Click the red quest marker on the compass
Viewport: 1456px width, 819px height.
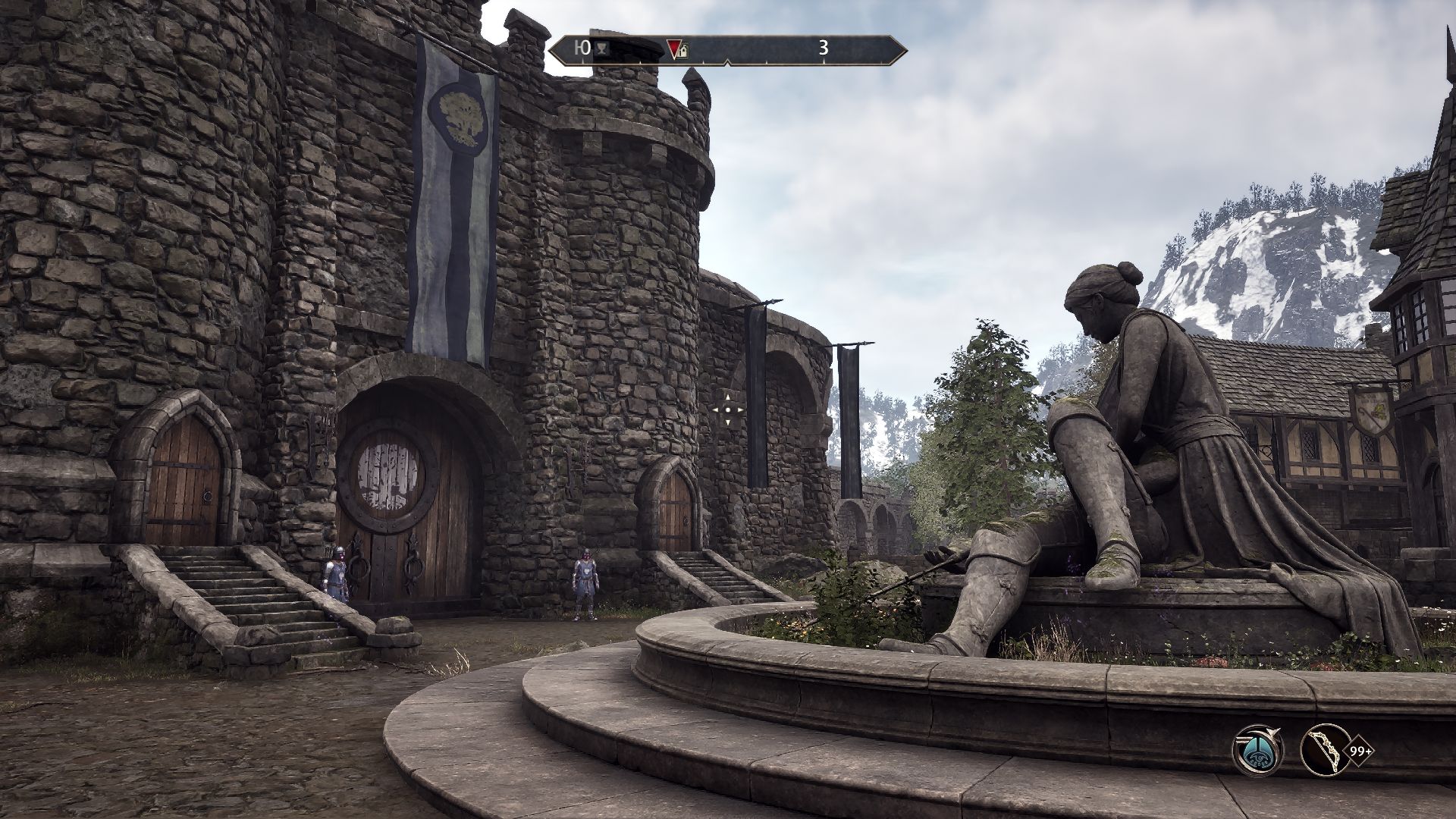(673, 50)
